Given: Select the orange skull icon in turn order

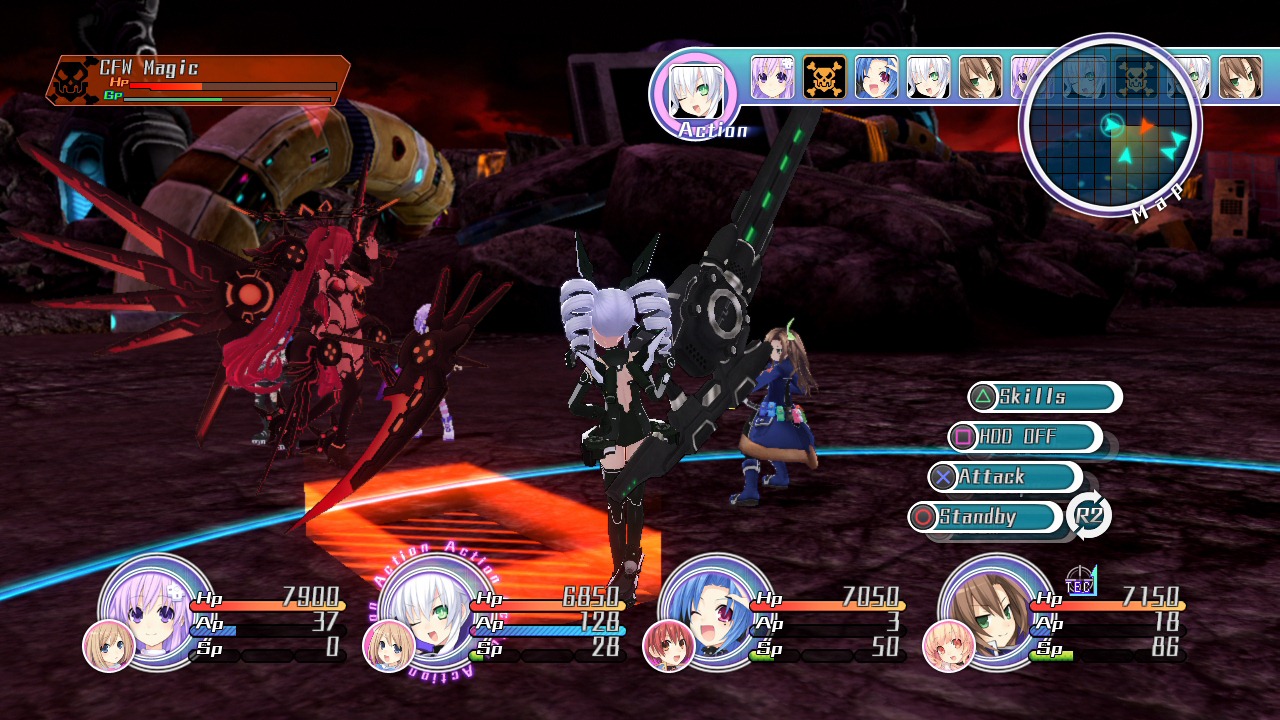Looking at the screenshot, I should pyautogui.click(x=825, y=77).
